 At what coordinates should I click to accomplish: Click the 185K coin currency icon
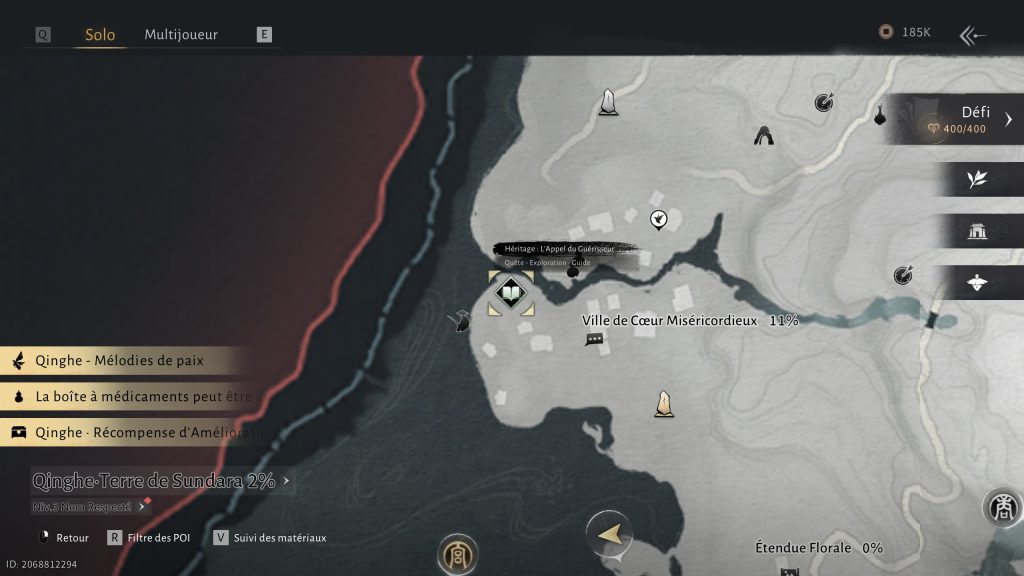885,32
